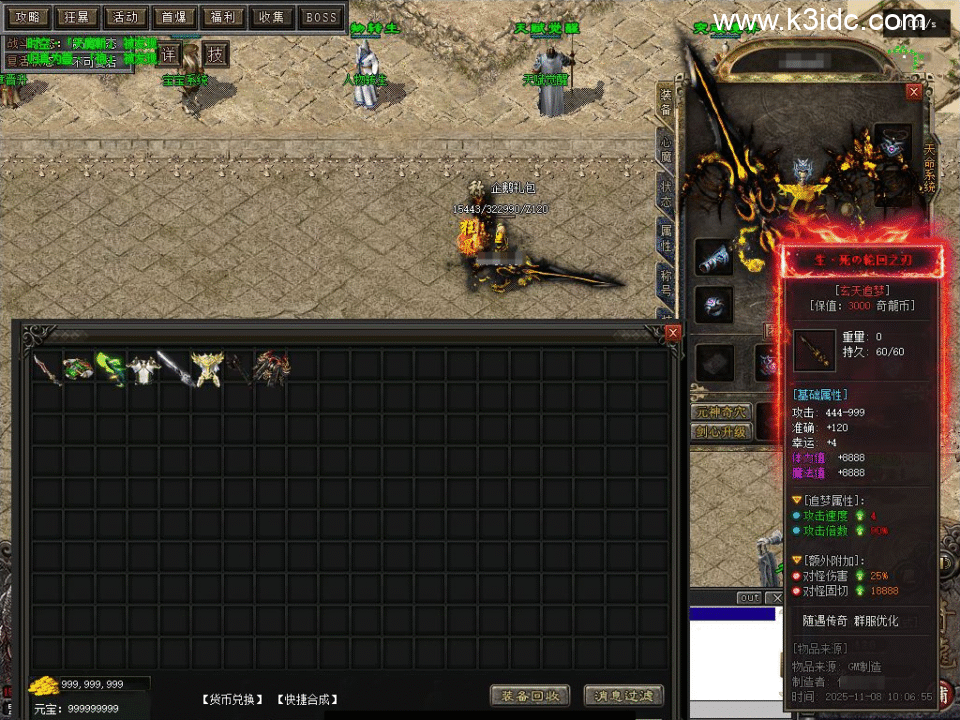Close the inventory bag window

point(673,332)
